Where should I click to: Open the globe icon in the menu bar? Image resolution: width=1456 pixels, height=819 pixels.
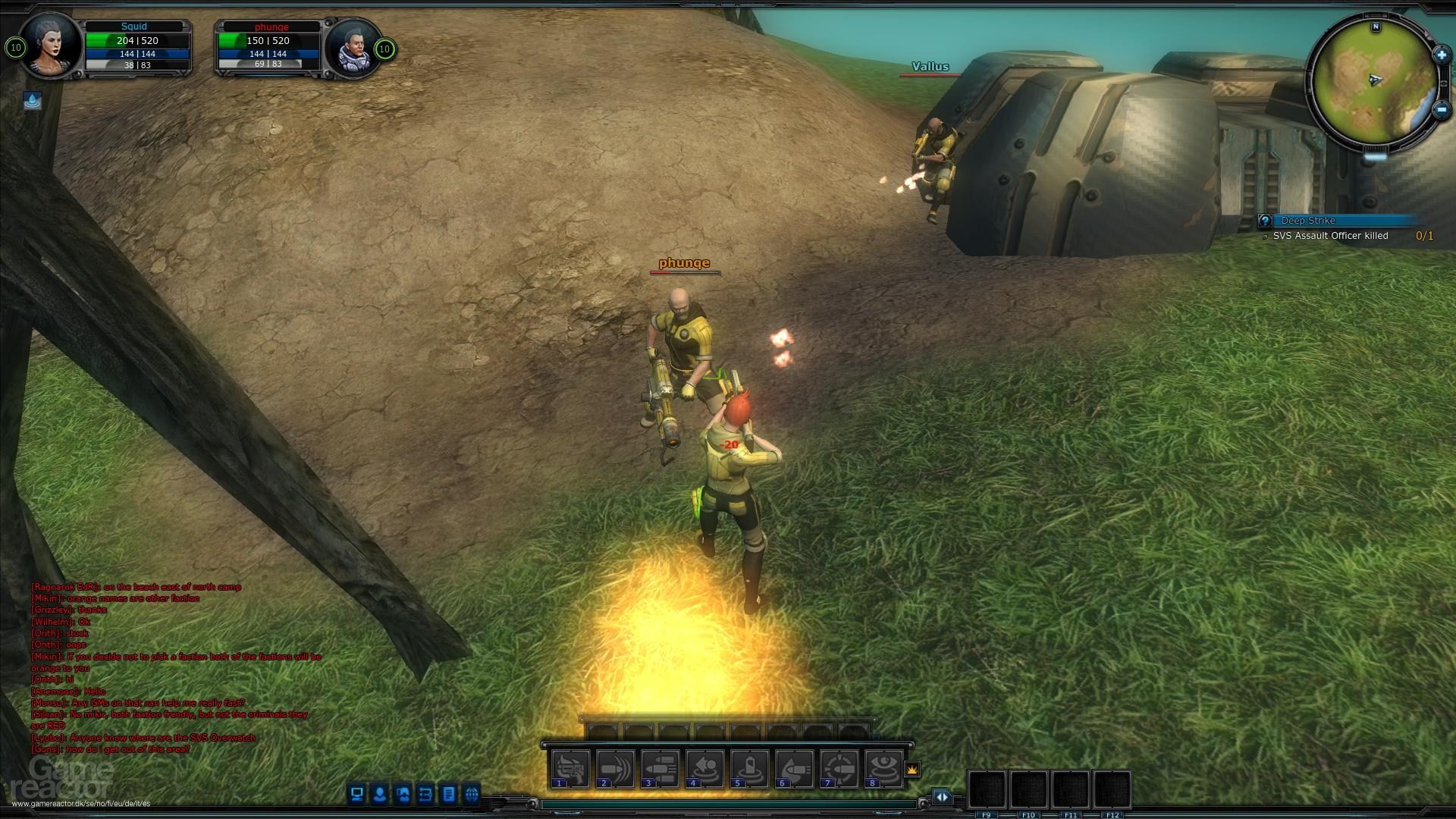point(472,794)
